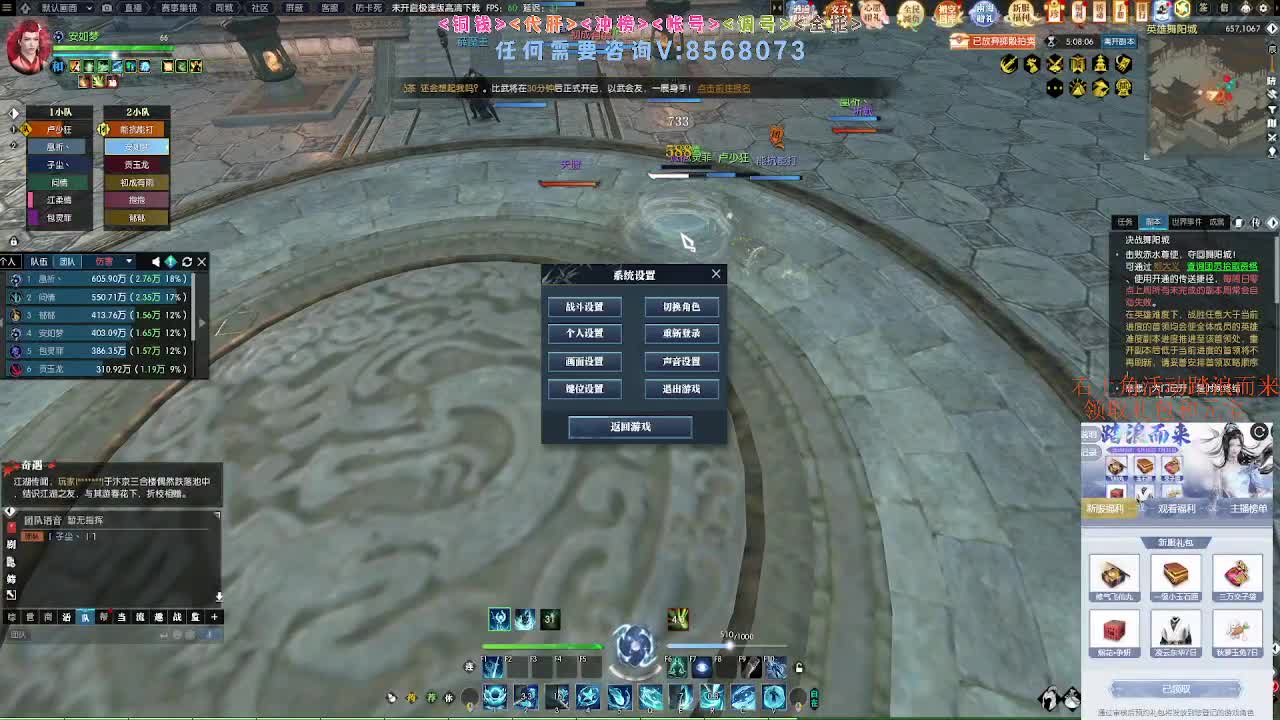Click the screenshot camera icon in the top bar
The height and width of the screenshot is (720, 1280).
(106, 8)
